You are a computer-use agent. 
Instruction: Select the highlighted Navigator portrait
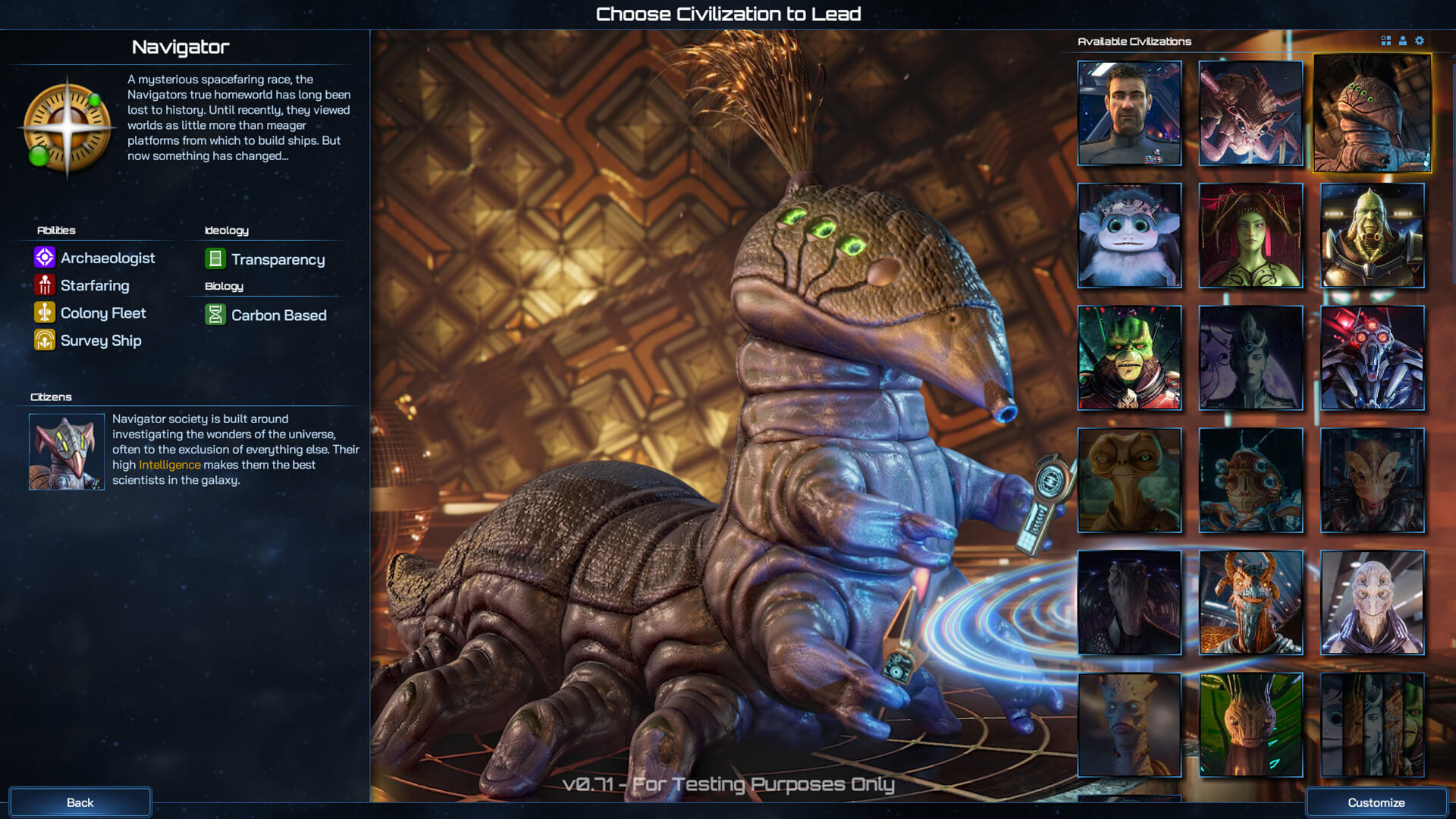click(1372, 113)
